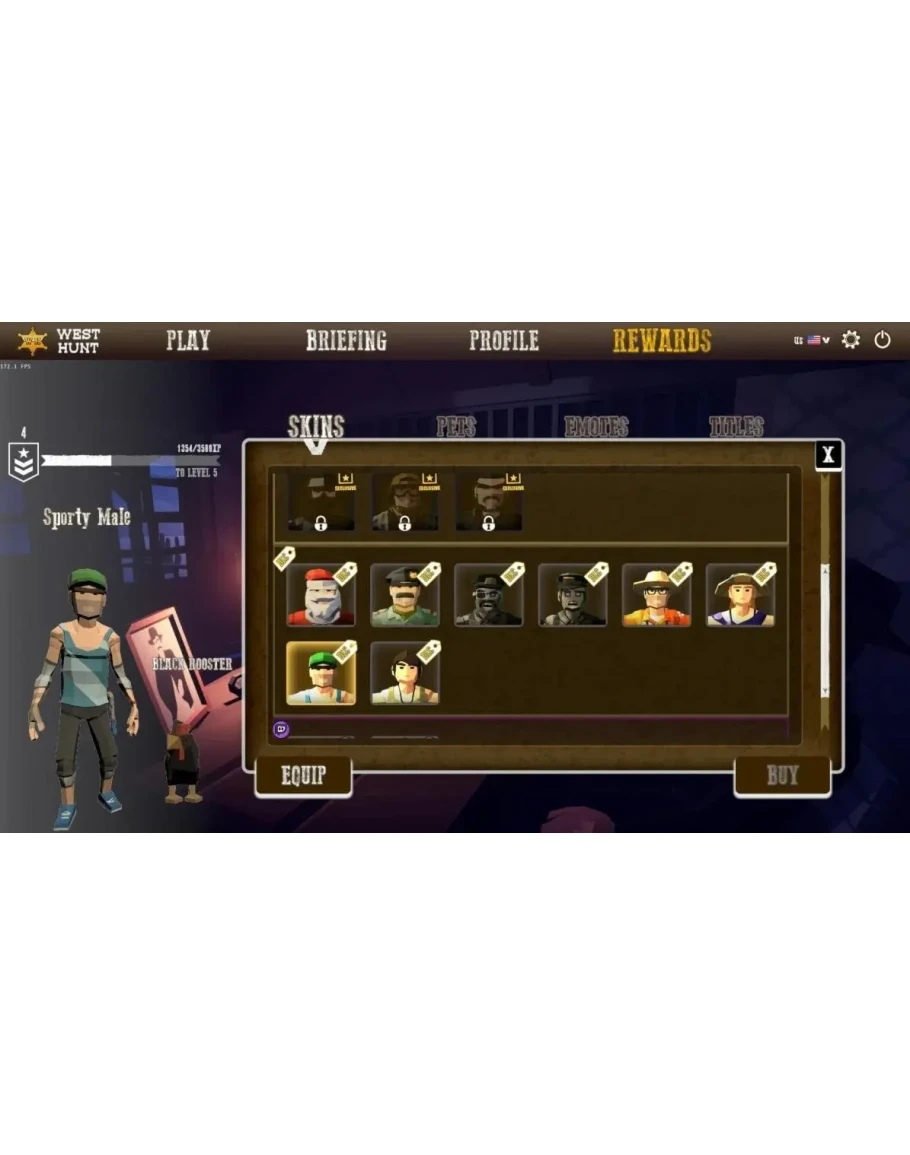Select the green cap sporty skin
This screenshot has width=910, height=1155.
point(321,674)
